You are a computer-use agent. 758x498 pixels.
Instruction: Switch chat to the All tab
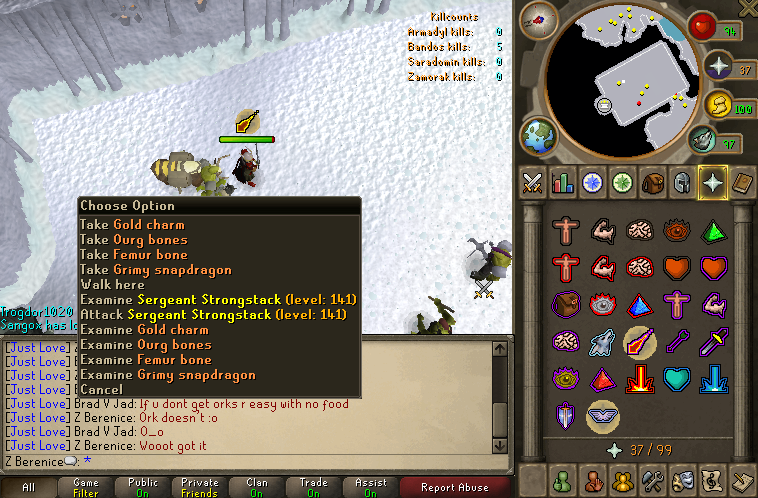(x=28, y=488)
